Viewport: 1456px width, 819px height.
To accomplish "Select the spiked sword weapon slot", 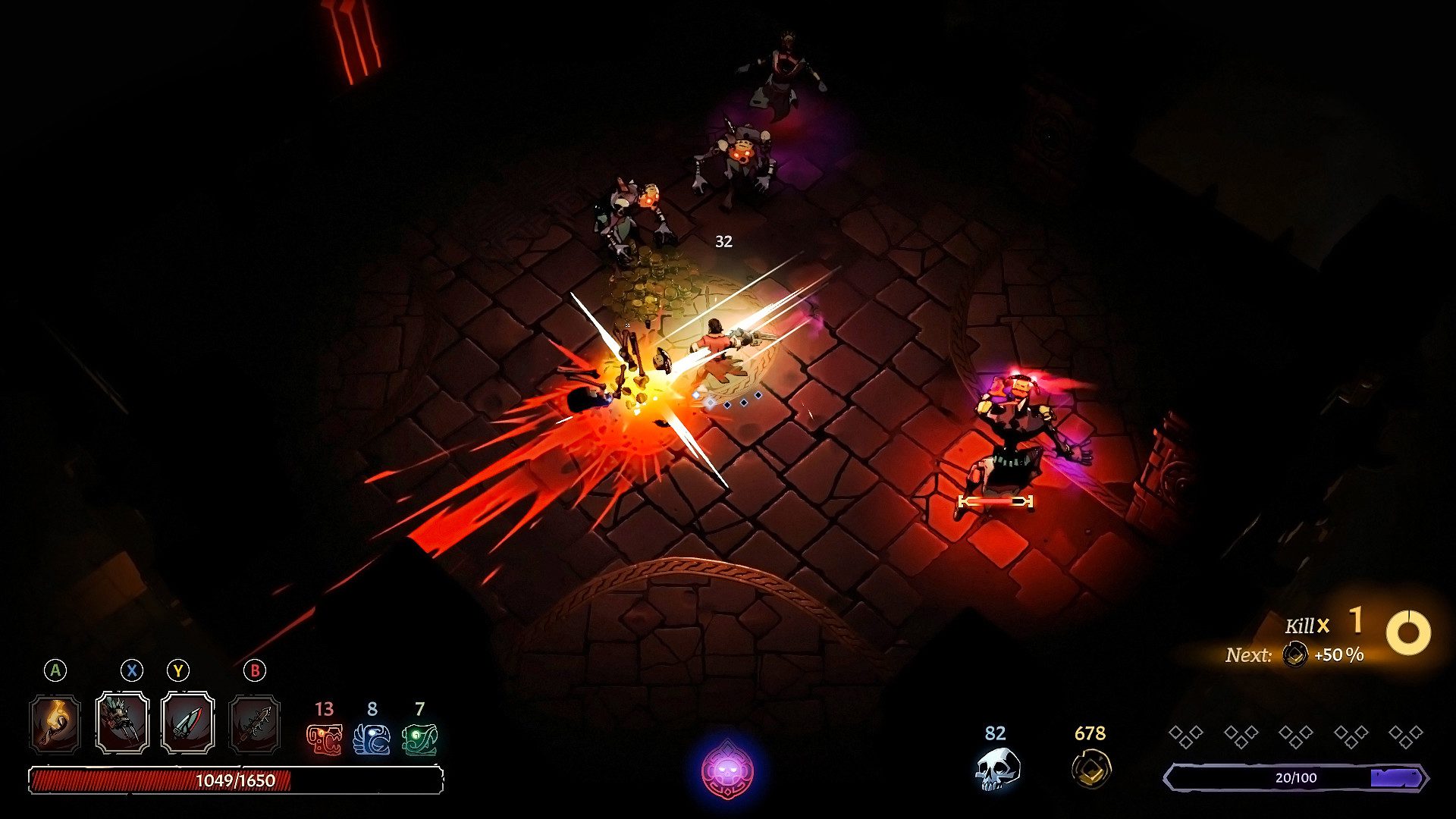I will point(255,723).
